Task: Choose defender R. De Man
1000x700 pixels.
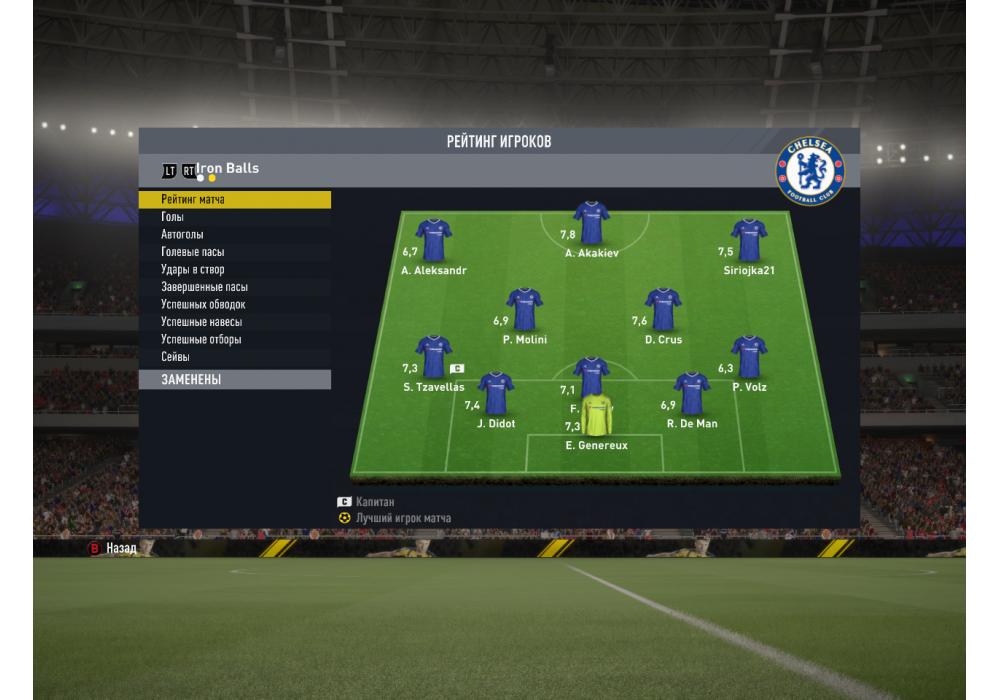Action: point(691,393)
